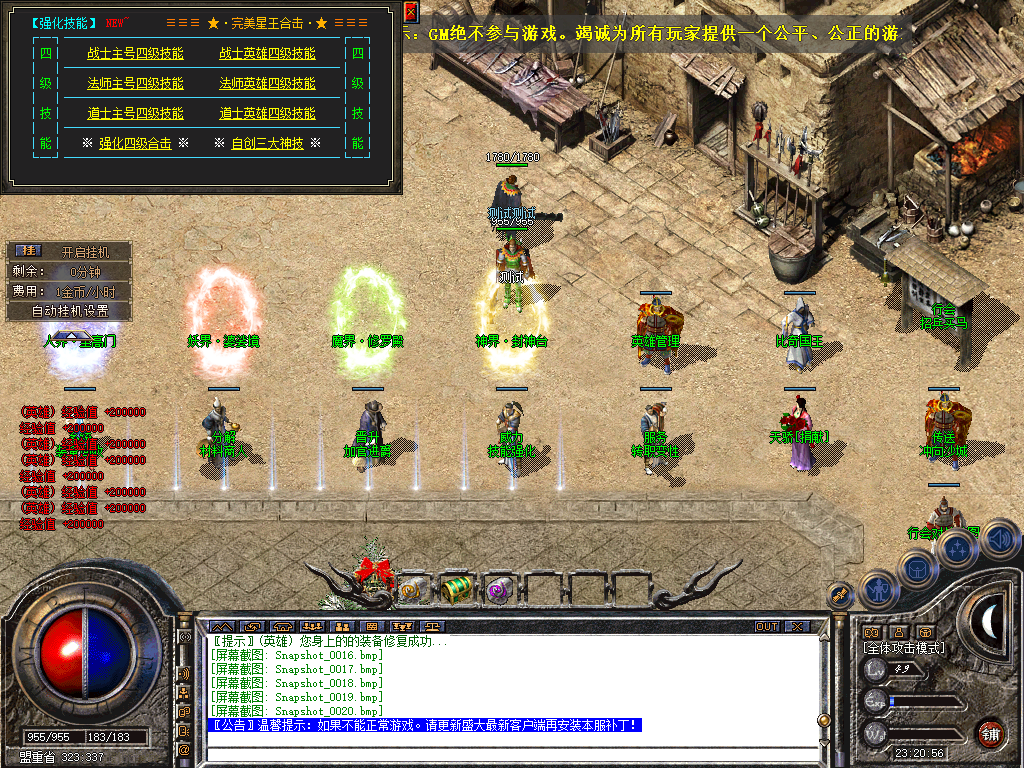Open 自动挂机设置 settings
1024x768 pixels.
pyautogui.click(x=69, y=311)
